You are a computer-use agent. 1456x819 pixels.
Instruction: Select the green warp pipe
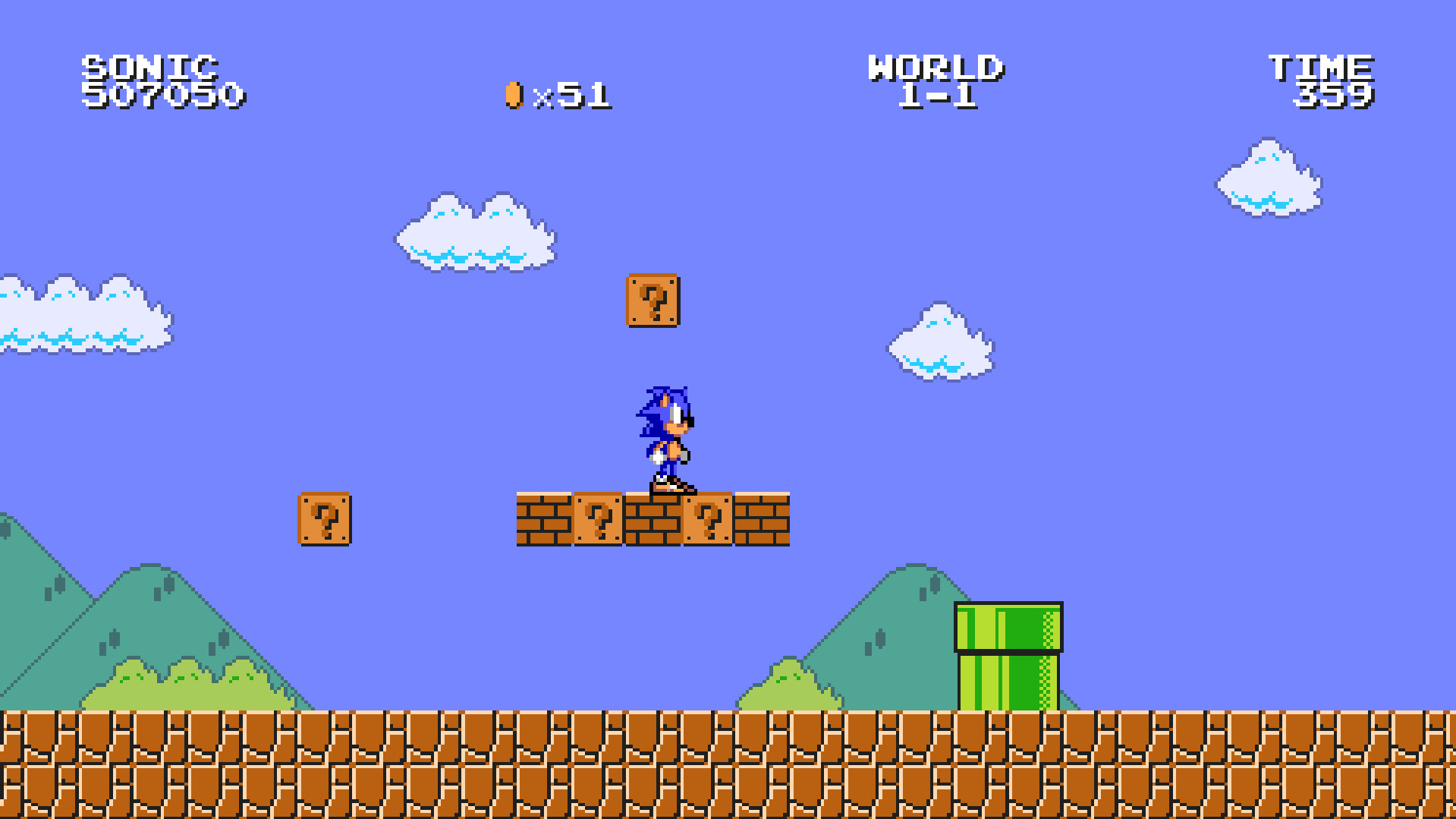(x=1009, y=657)
